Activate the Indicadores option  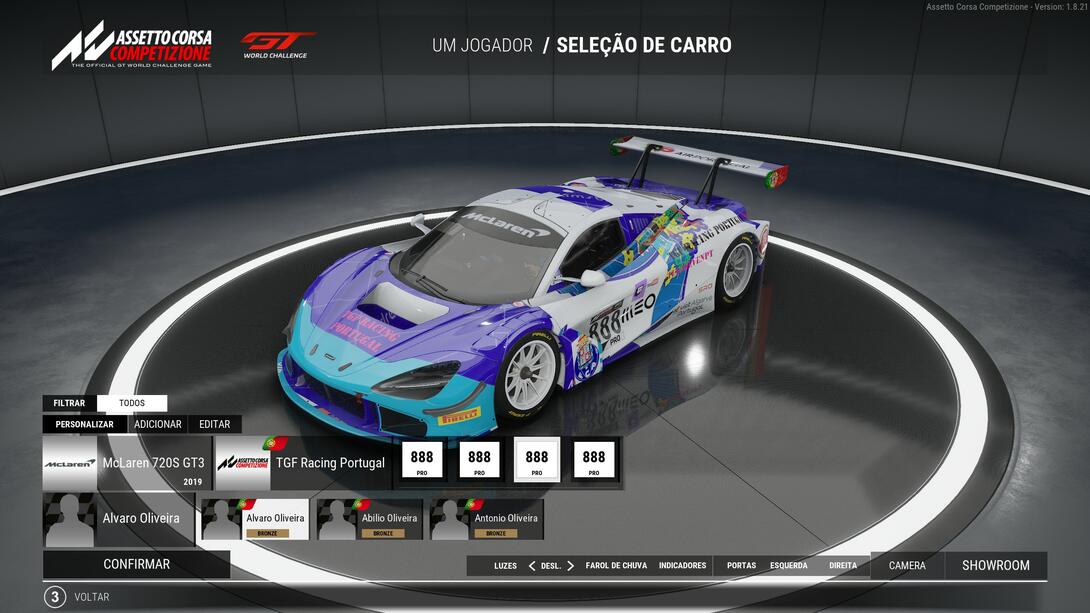pyautogui.click(x=682, y=566)
